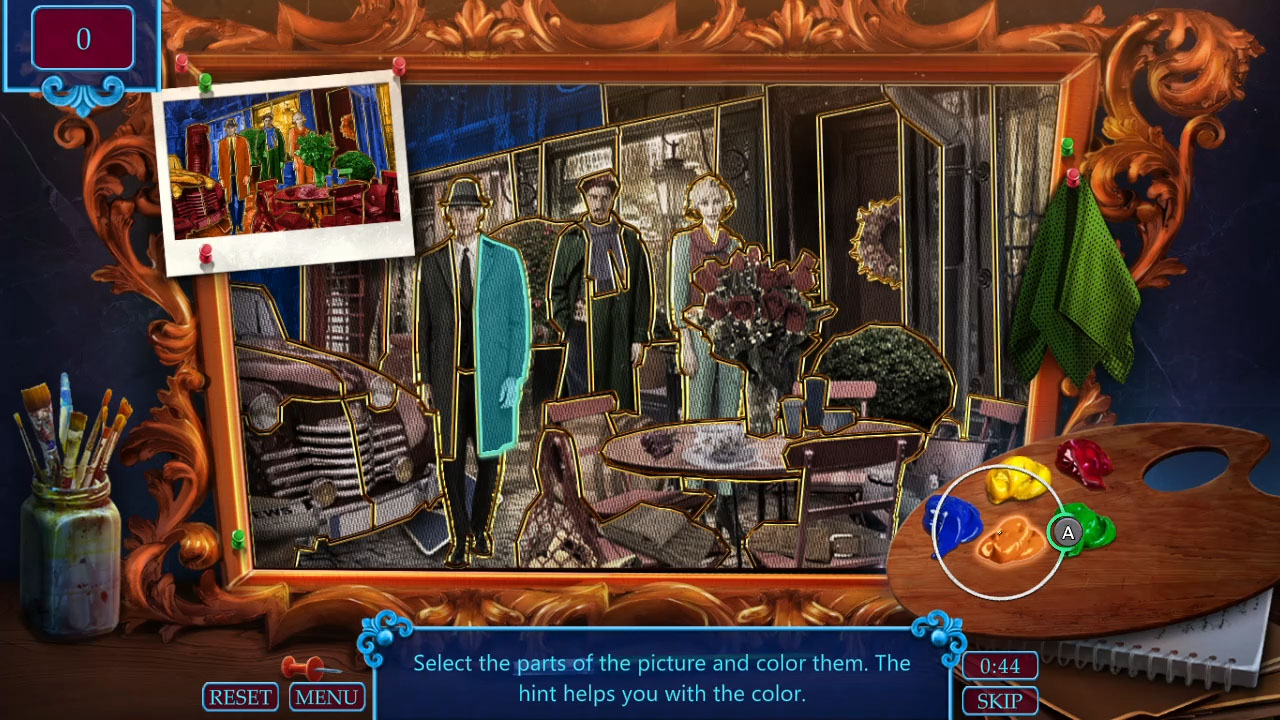This screenshot has width=1280, height=720.
Task: Click the score counter showing 0
Action: [83, 36]
